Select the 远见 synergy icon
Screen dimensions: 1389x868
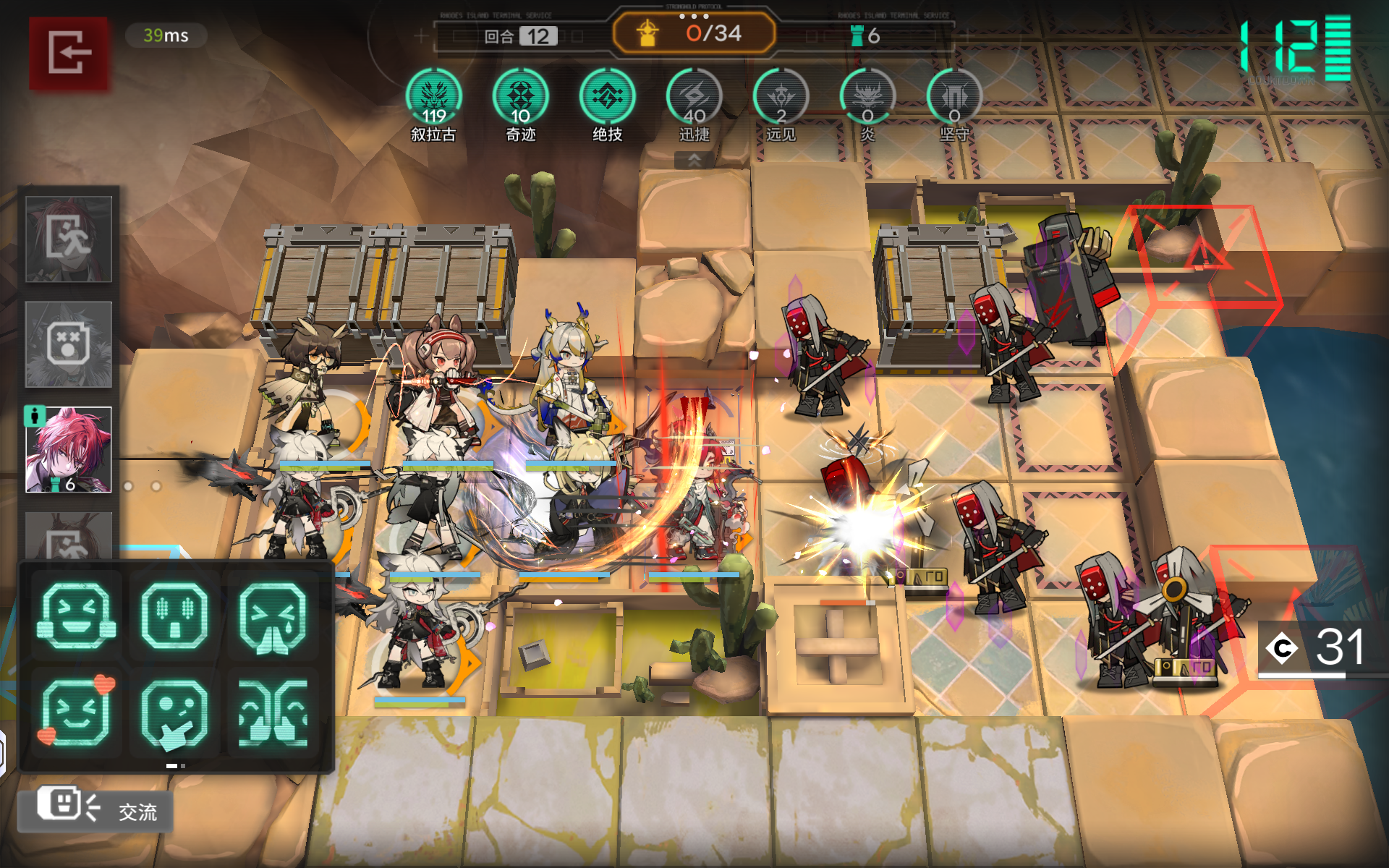click(x=781, y=97)
